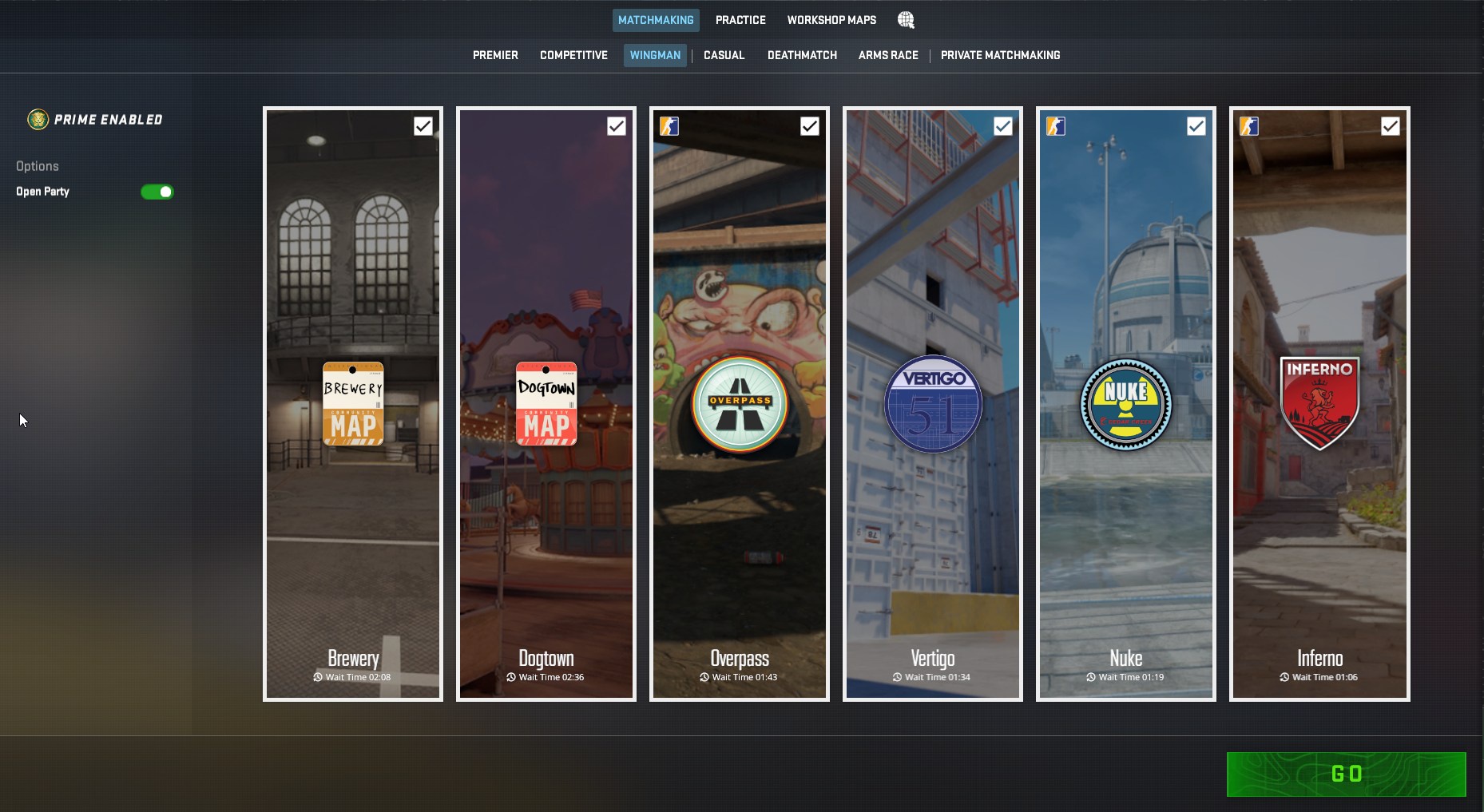Screen dimensions: 1484x812
Task: Switch to Premier mode
Action: pyautogui.click(x=495, y=55)
